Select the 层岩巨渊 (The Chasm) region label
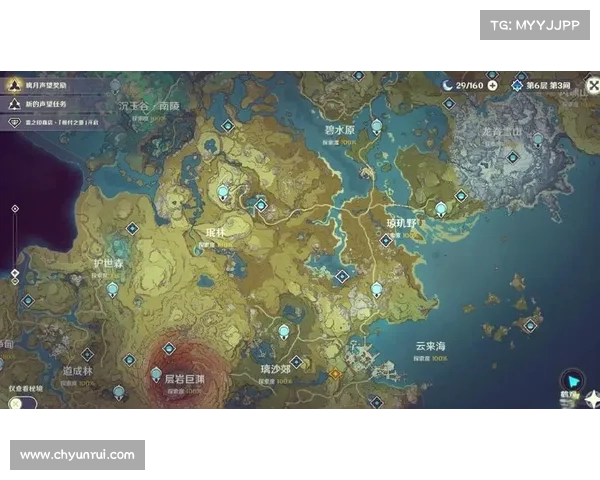Screen dimensions: 600x480 (176, 379)
